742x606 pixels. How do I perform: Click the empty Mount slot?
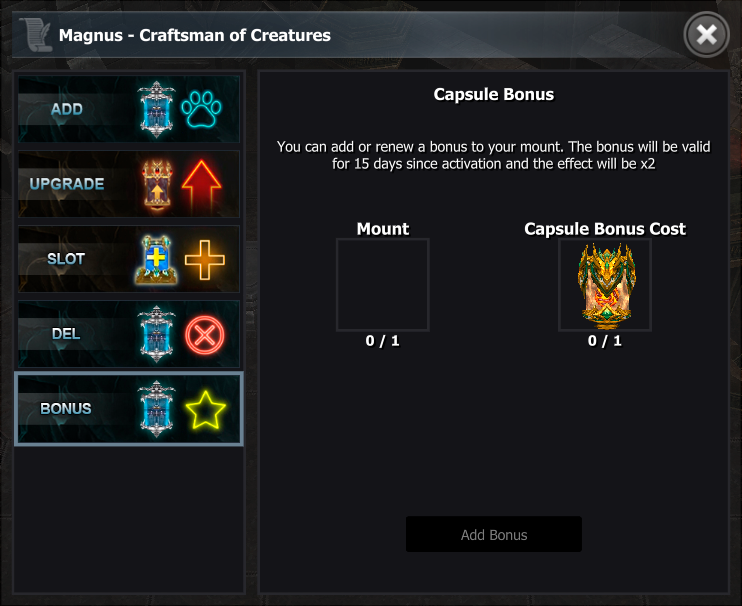pyautogui.click(x=382, y=285)
